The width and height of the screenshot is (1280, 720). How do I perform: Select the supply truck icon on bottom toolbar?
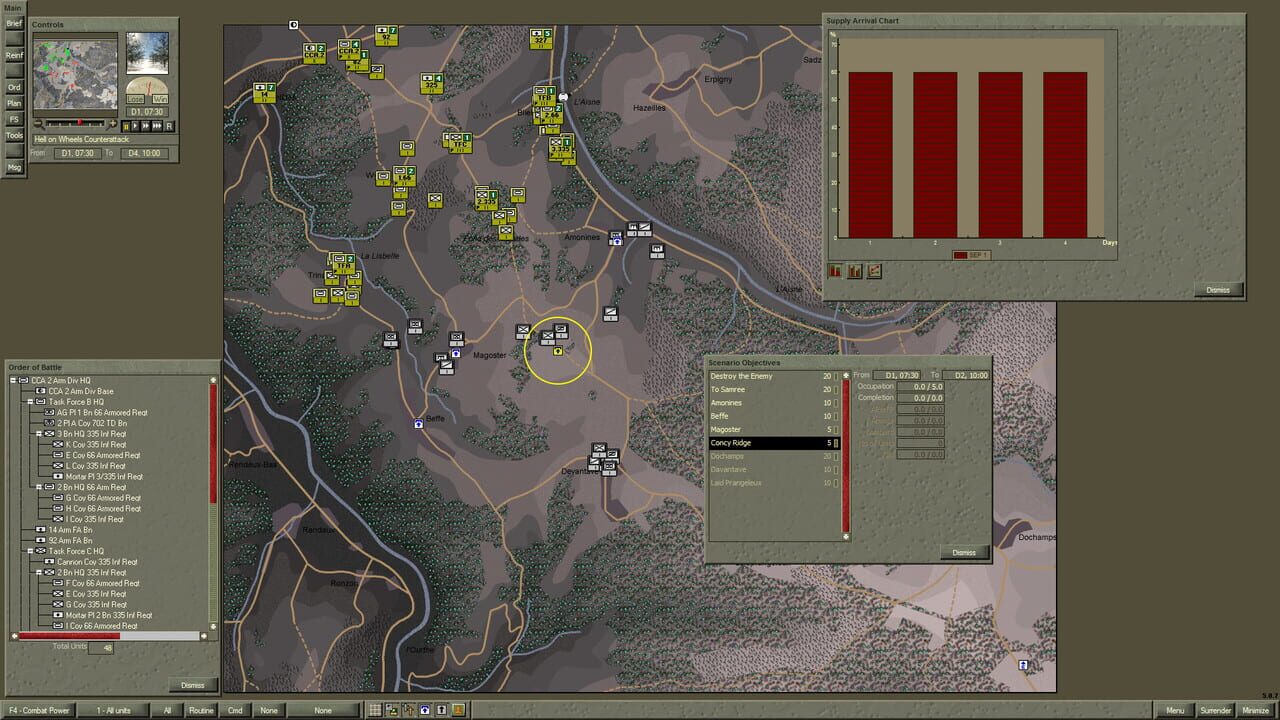coord(391,710)
